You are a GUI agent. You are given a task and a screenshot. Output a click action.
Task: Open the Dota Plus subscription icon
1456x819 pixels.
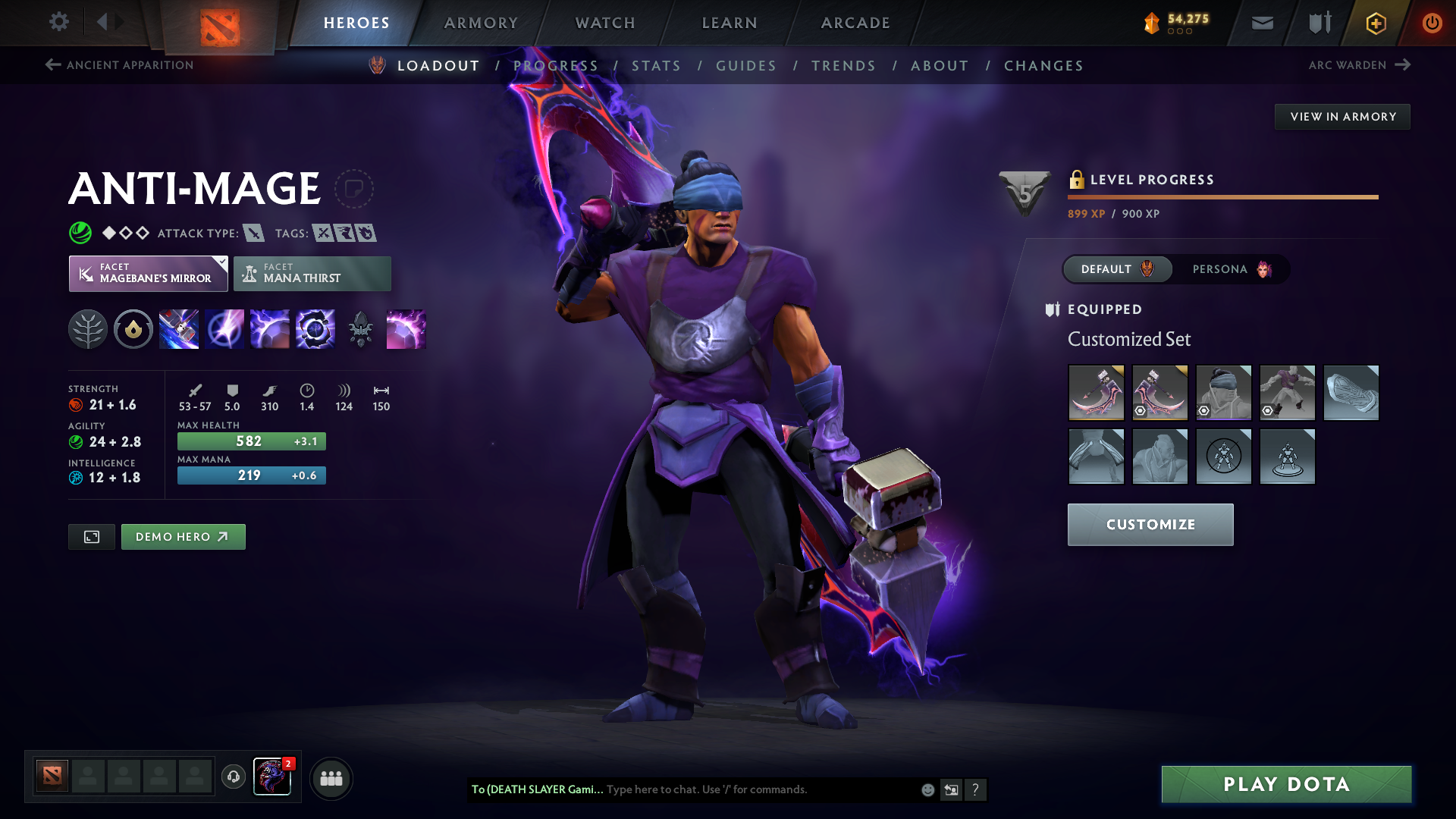click(1376, 23)
